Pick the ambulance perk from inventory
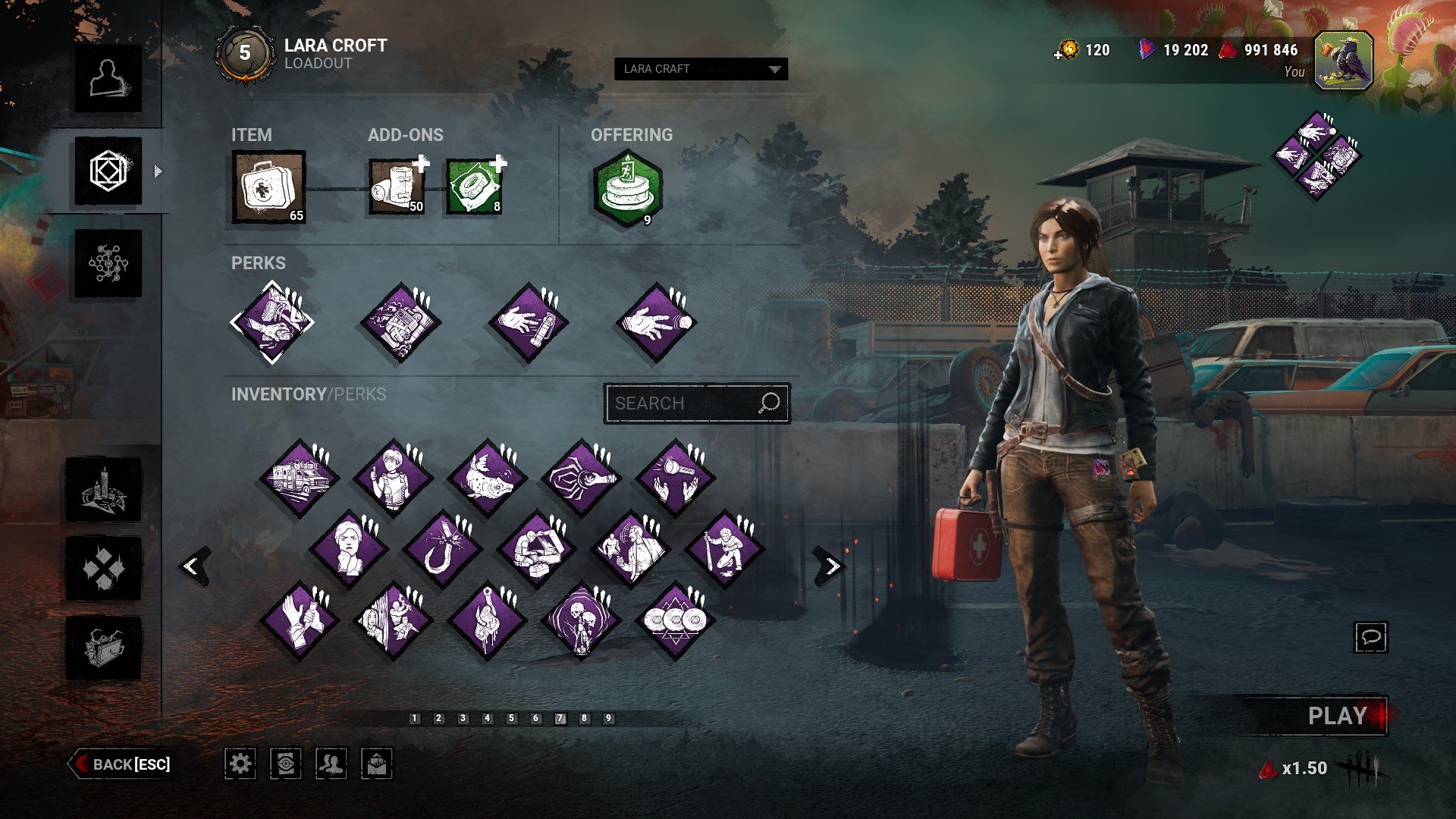Screen dimensions: 1456x819 point(299,479)
